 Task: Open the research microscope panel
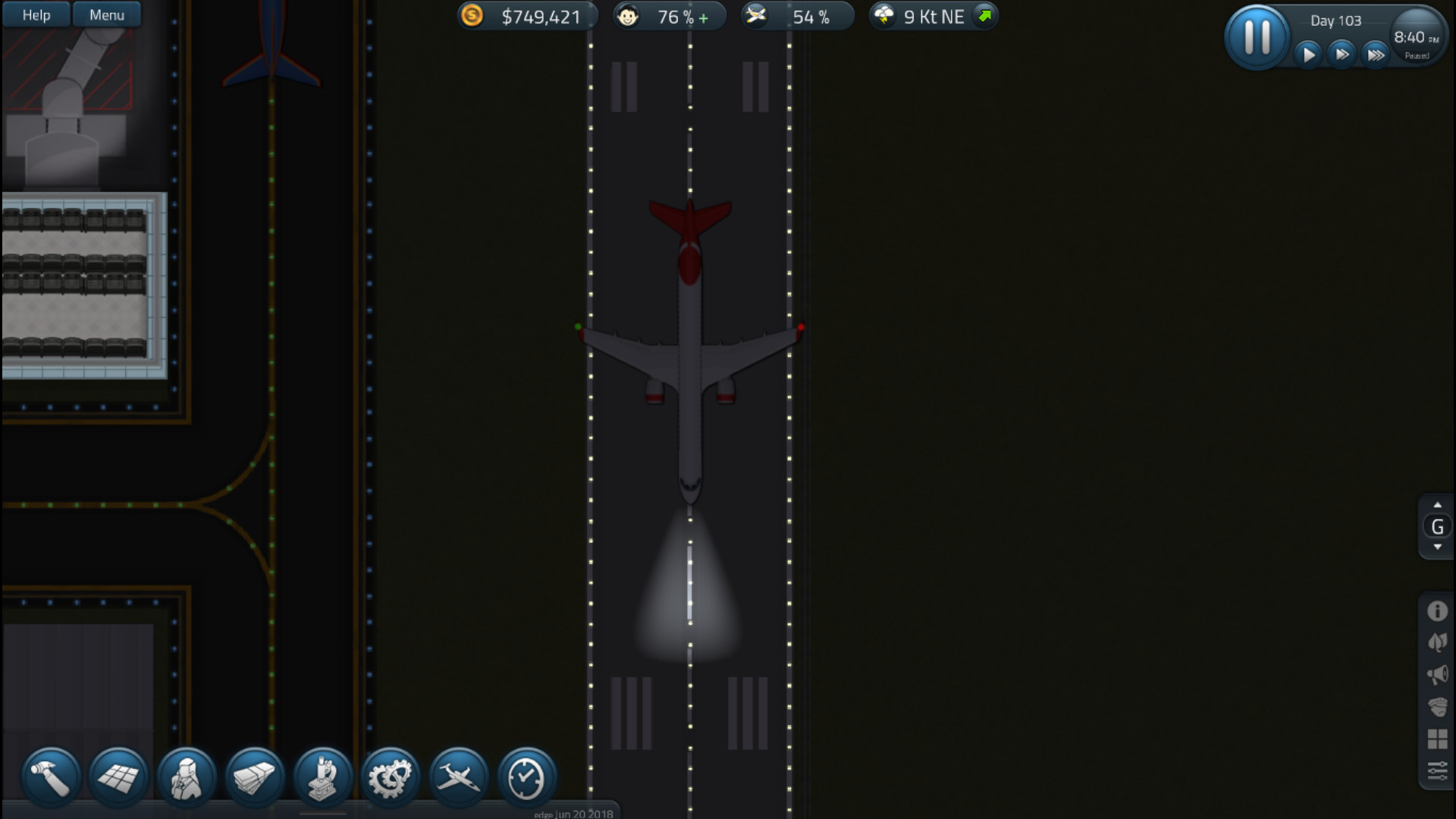[322, 776]
